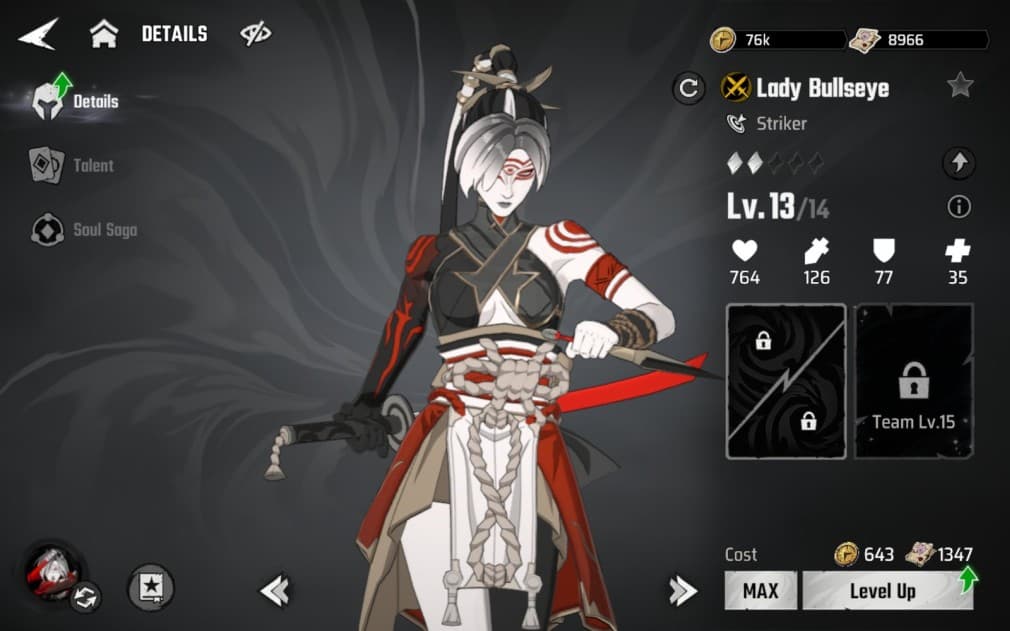Select the locked lightning equipment slot
Viewport: 1010px width, 631px height.
(x=786, y=381)
